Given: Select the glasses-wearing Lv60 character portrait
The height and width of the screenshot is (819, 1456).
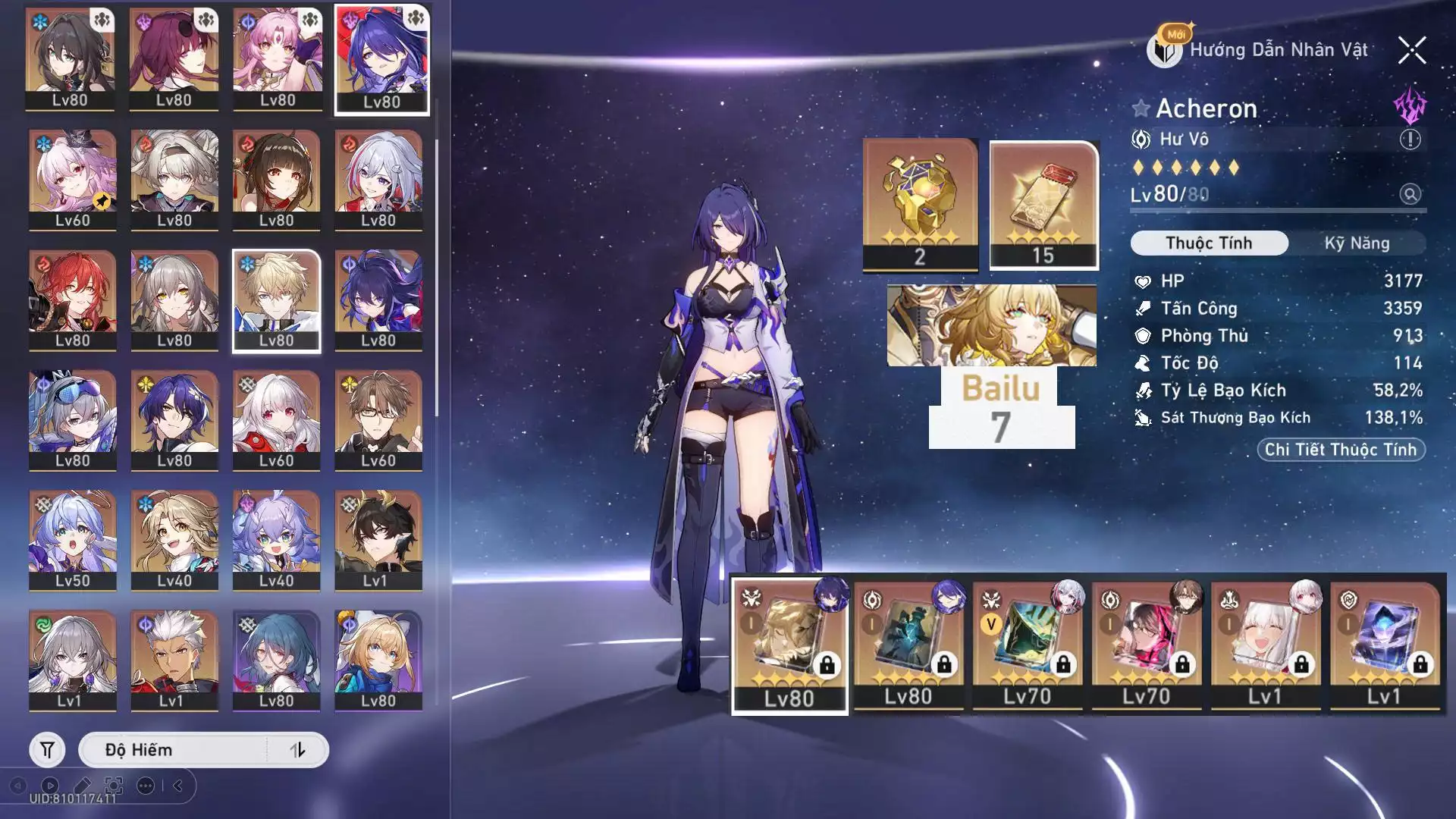Looking at the screenshot, I should point(378,420).
